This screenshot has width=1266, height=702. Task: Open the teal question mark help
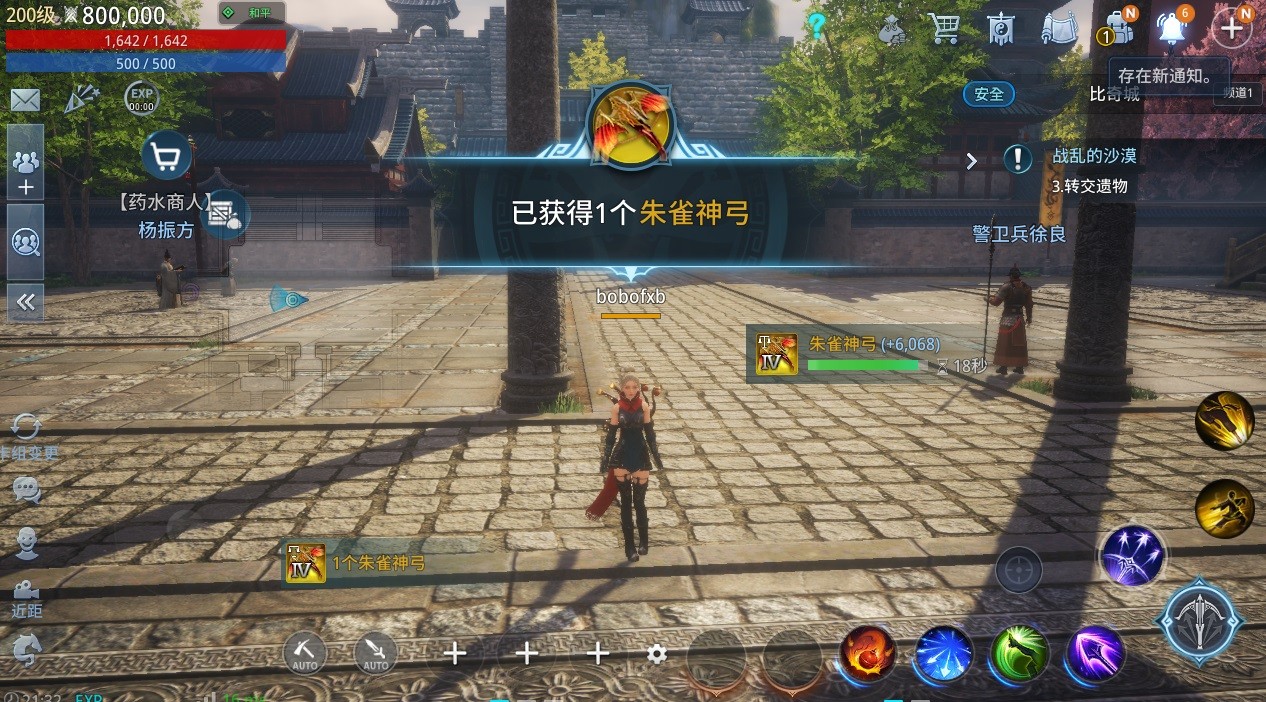(x=817, y=27)
